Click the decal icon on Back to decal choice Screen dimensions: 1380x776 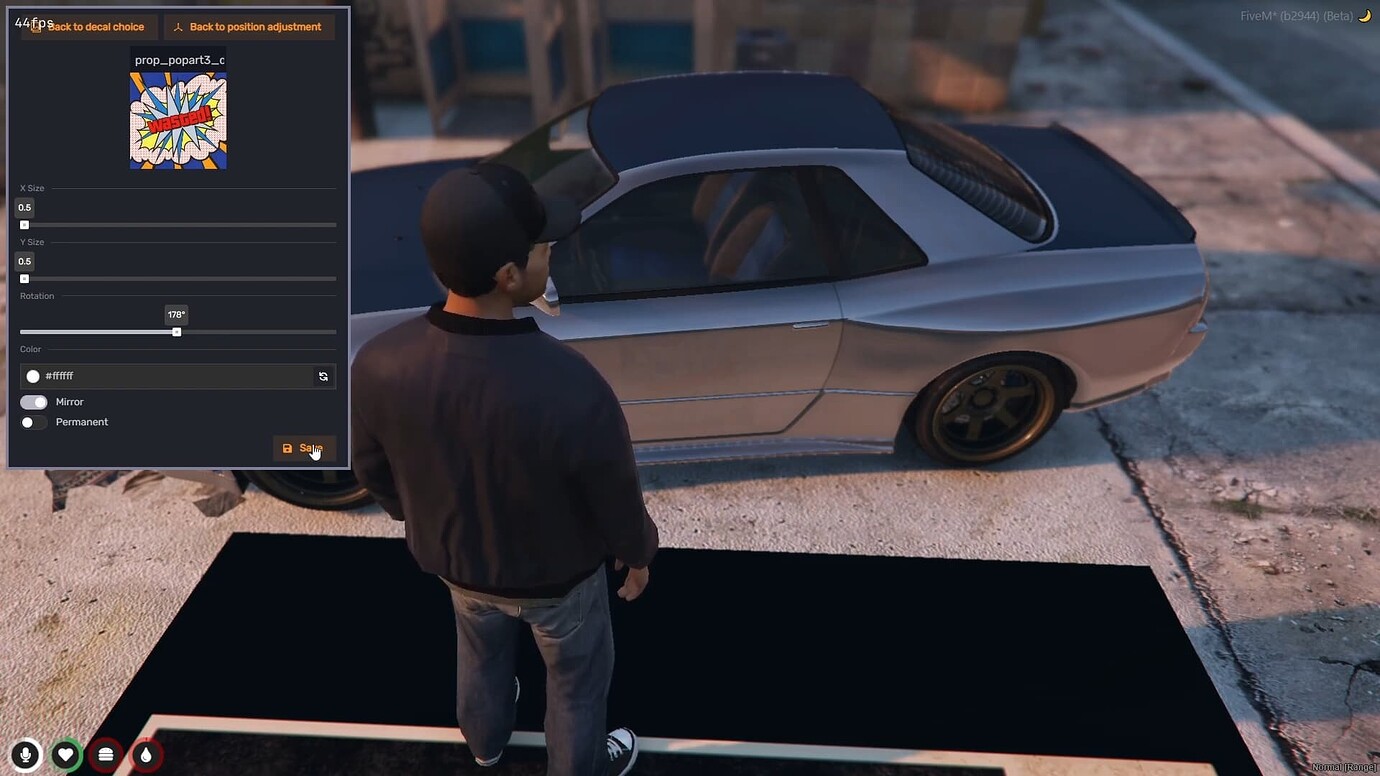pos(38,26)
